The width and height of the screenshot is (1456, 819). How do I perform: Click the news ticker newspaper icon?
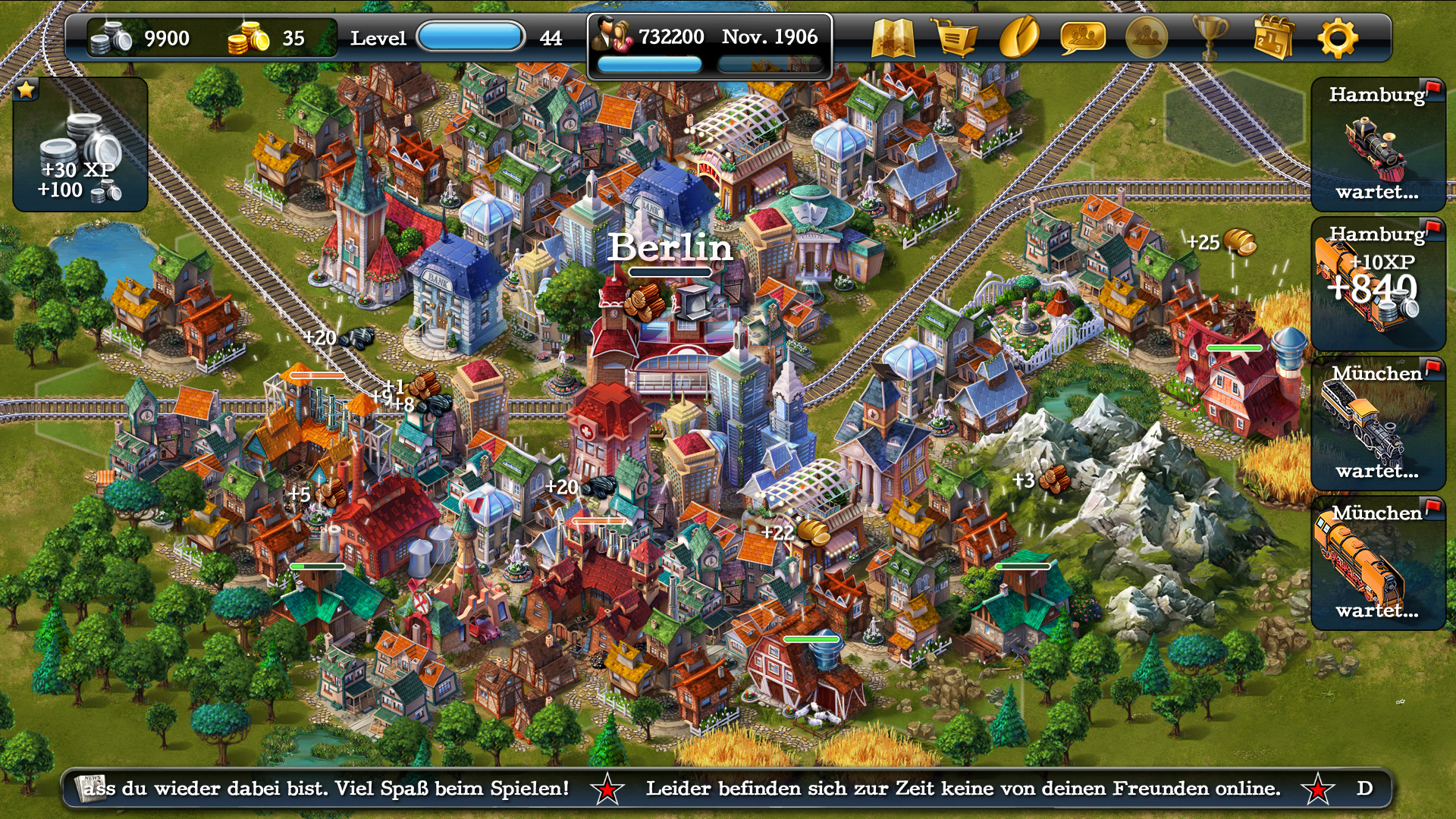(93, 788)
